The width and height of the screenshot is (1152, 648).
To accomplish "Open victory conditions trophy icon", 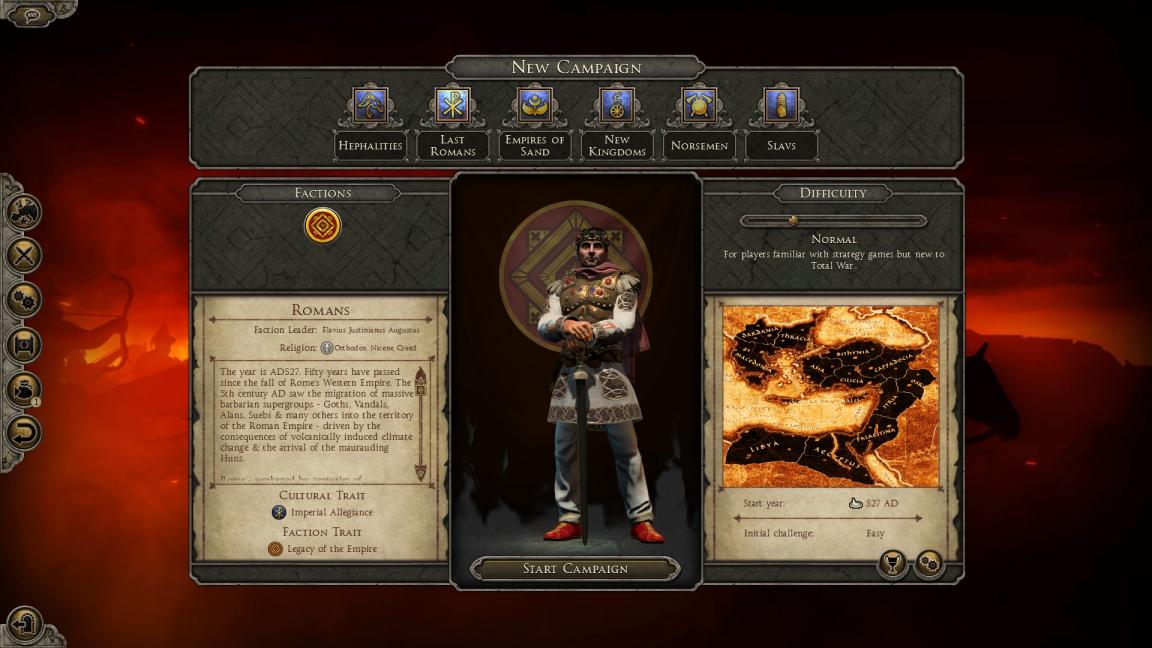I will 891,564.
